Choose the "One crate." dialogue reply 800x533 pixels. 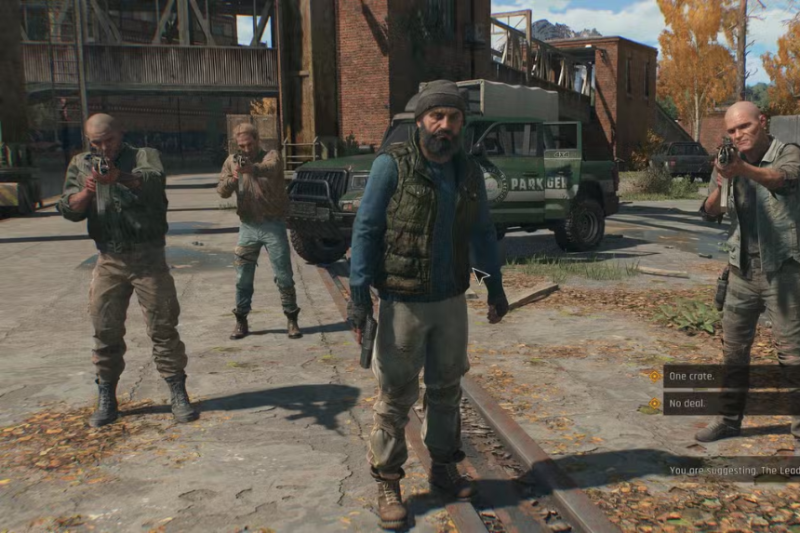tap(693, 376)
